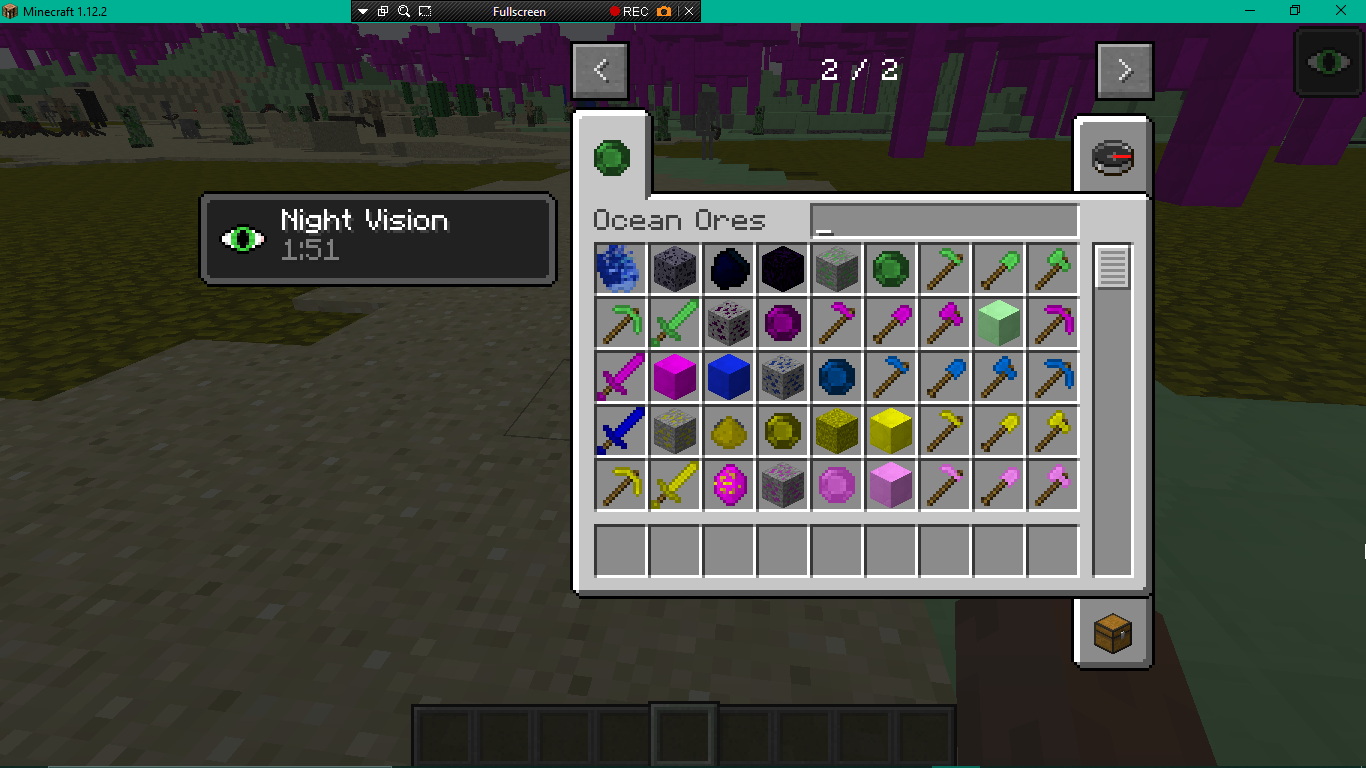1366x768 pixels.
Task: Click the chest icon below the inventory panel
Action: click(1113, 633)
